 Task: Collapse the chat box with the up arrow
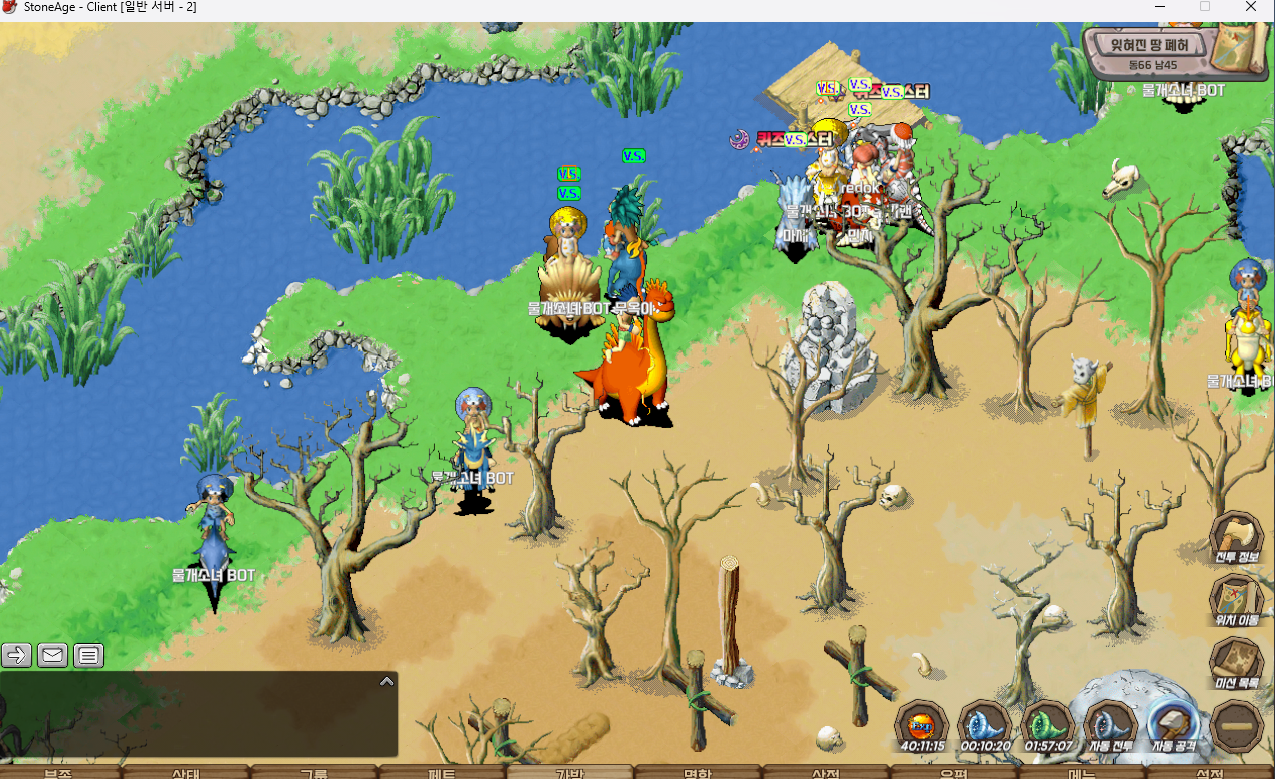(x=387, y=681)
